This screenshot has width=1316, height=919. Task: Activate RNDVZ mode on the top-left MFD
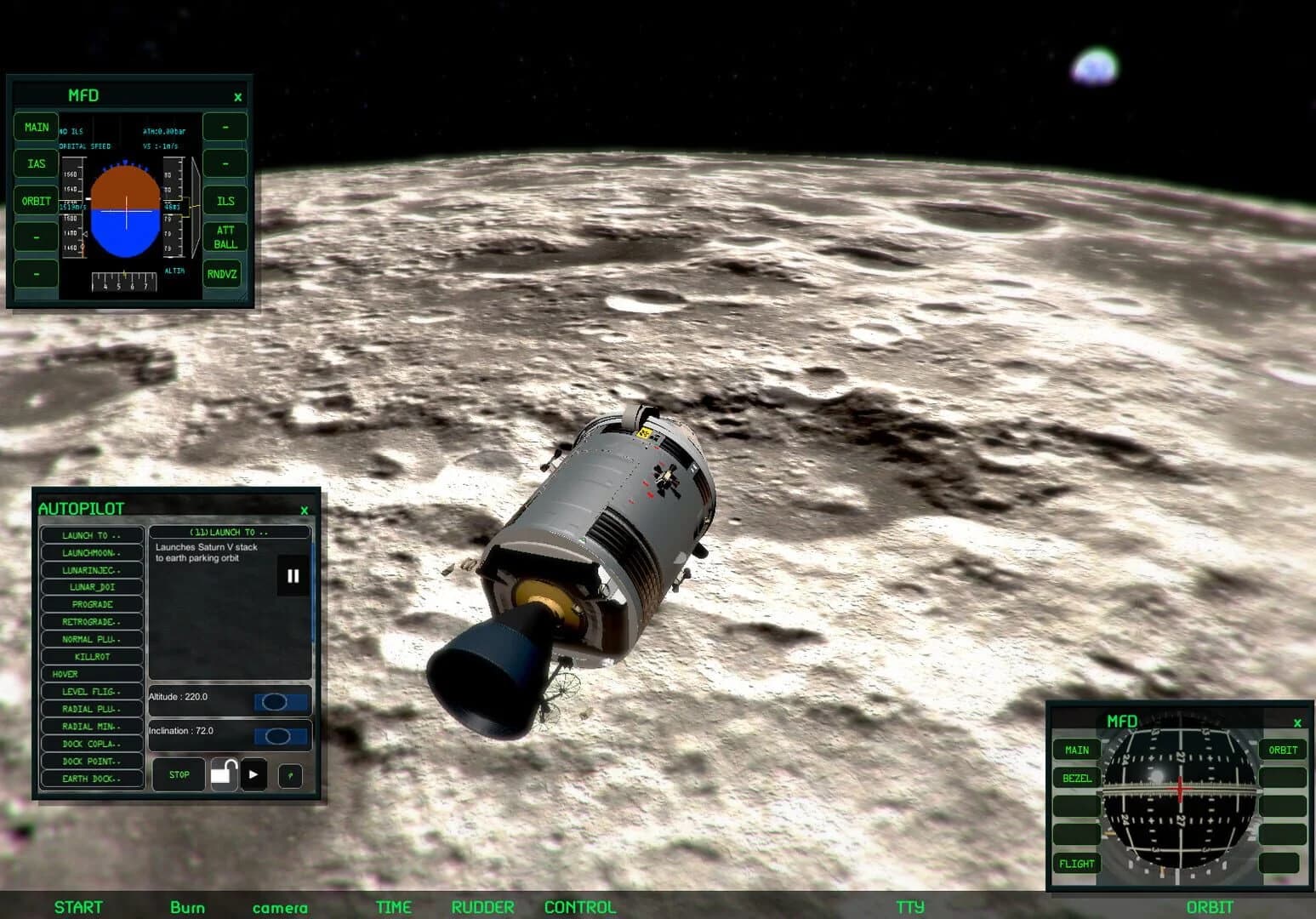(x=223, y=273)
